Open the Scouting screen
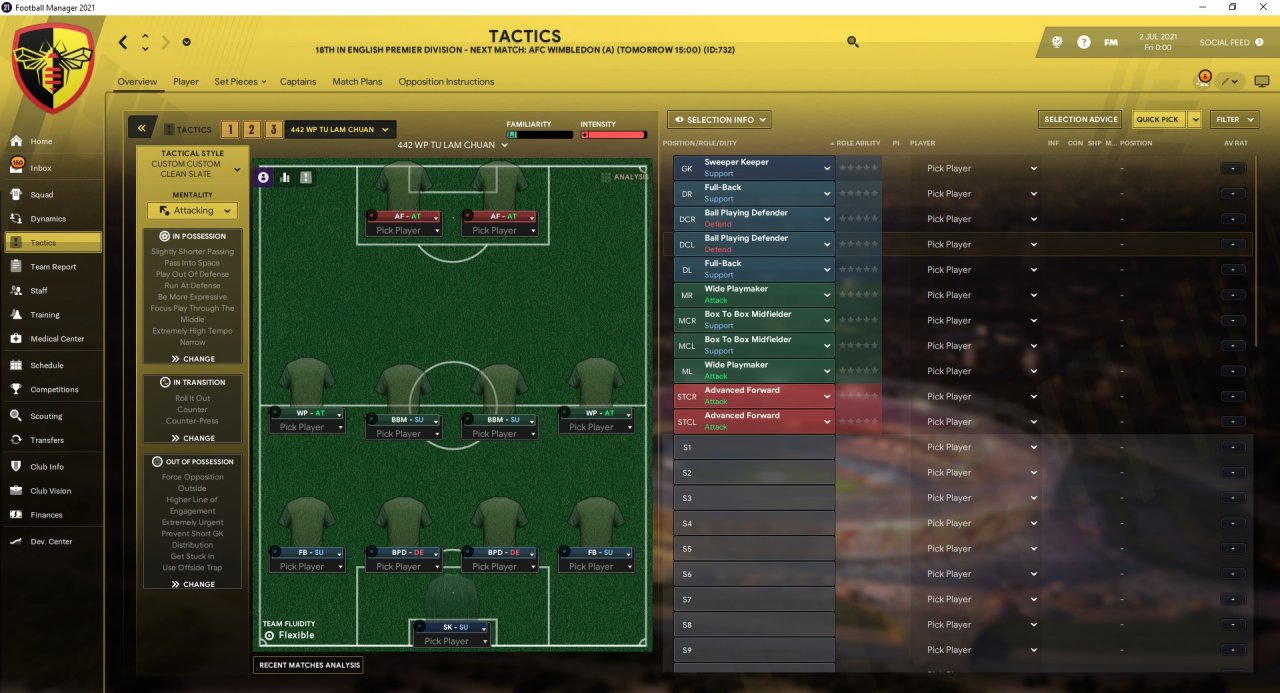The width and height of the screenshot is (1280, 693). click(x=45, y=416)
